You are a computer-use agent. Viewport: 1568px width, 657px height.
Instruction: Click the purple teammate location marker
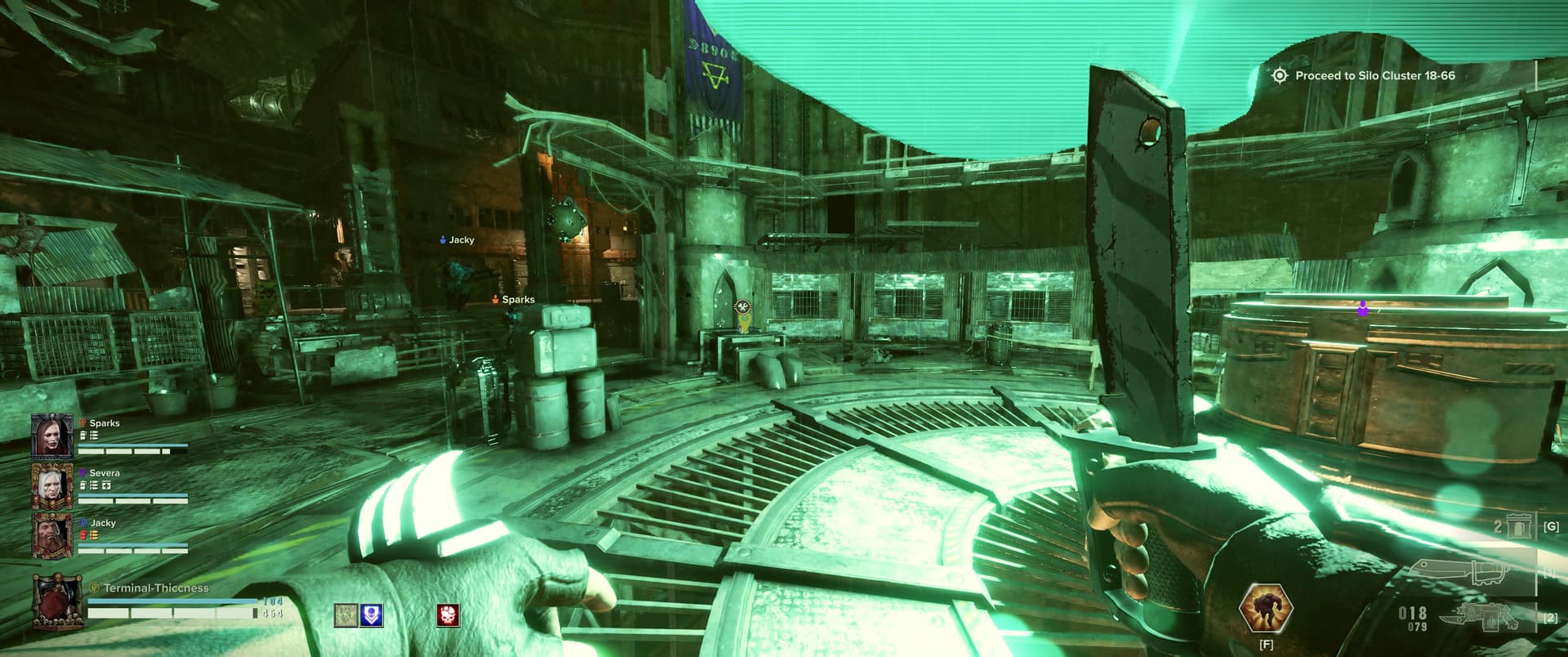pyautogui.click(x=1362, y=309)
